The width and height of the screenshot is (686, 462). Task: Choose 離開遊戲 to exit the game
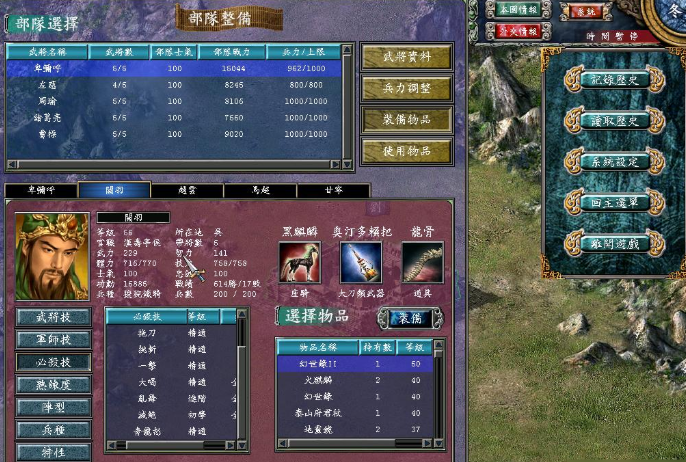click(x=614, y=243)
